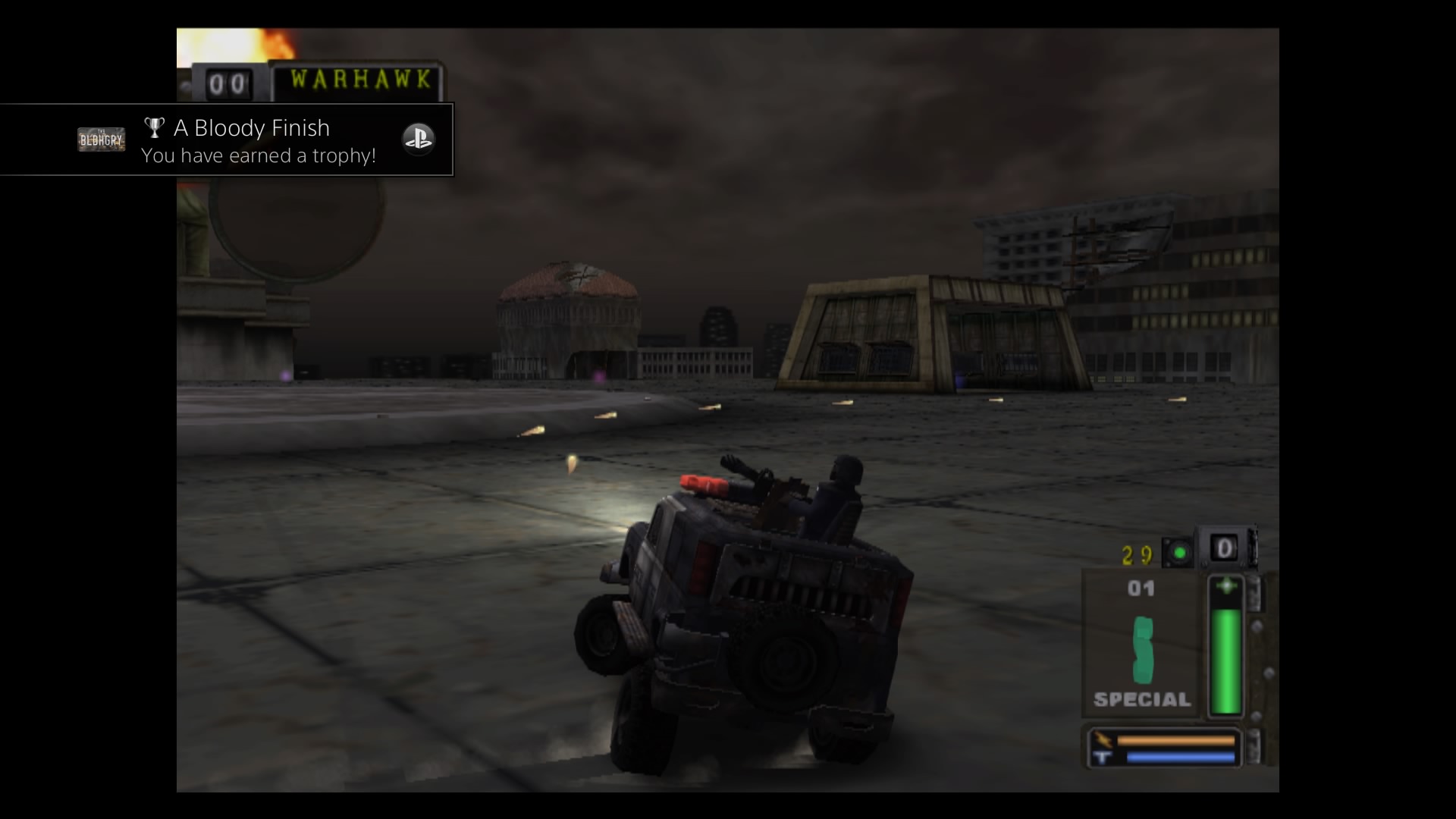This screenshot has width=1456, height=819.
Task: Click the blue T weapon icon
Action: (1102, 757)
